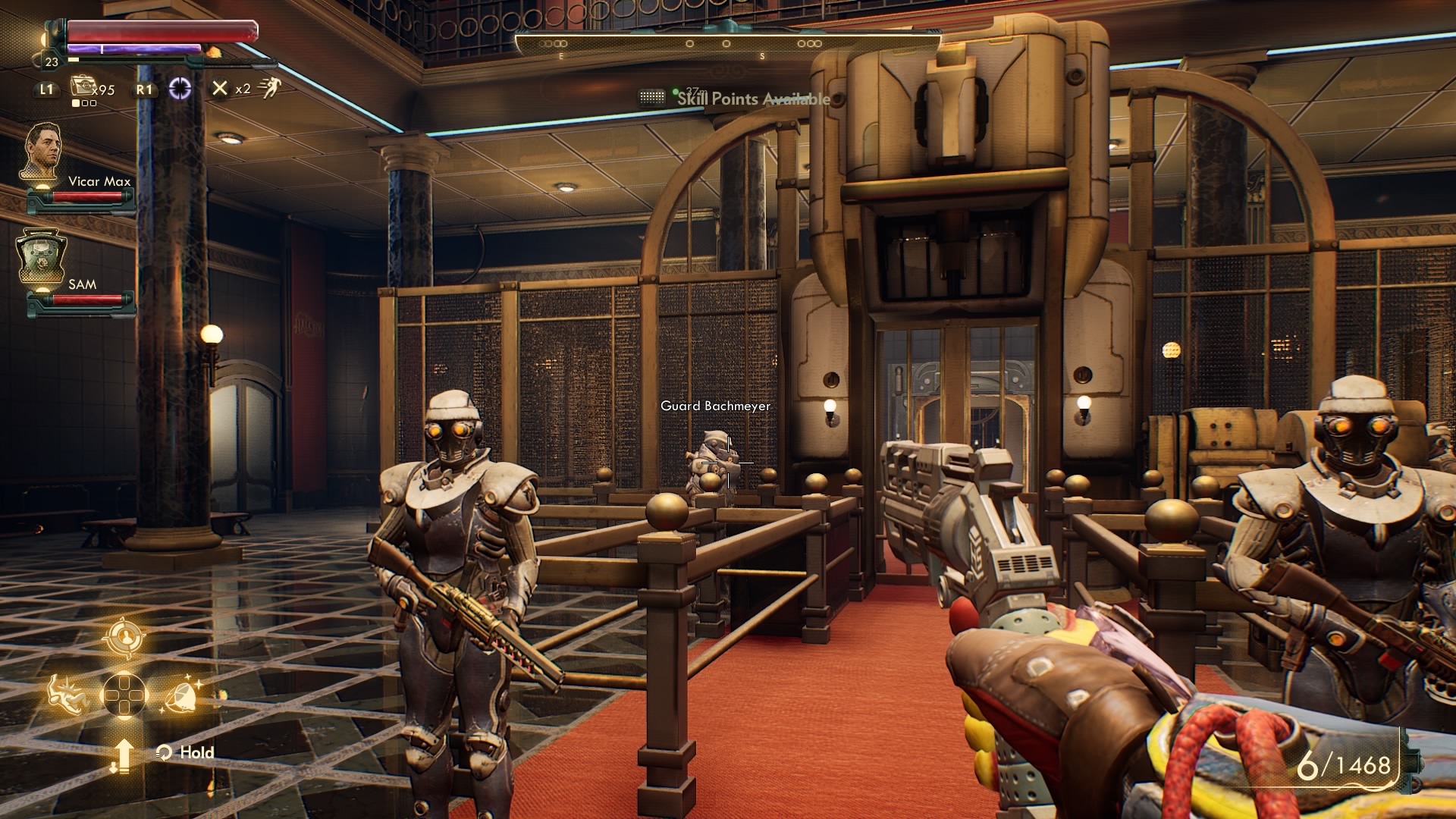Click the player level 23 badge
This screenshot has width=1456, height=819.
52,62
